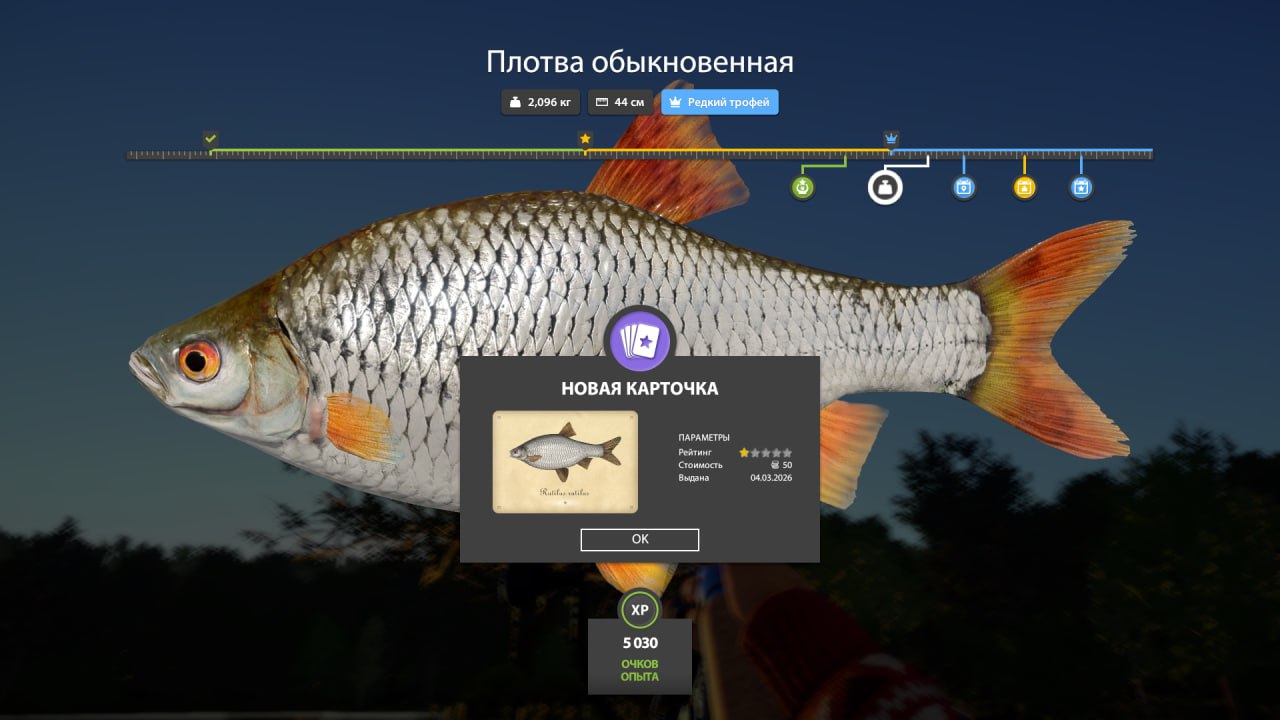Select the ruler icon on the 44 см badge
Viewport: 1280px width, 720px height.
point(602,101)
